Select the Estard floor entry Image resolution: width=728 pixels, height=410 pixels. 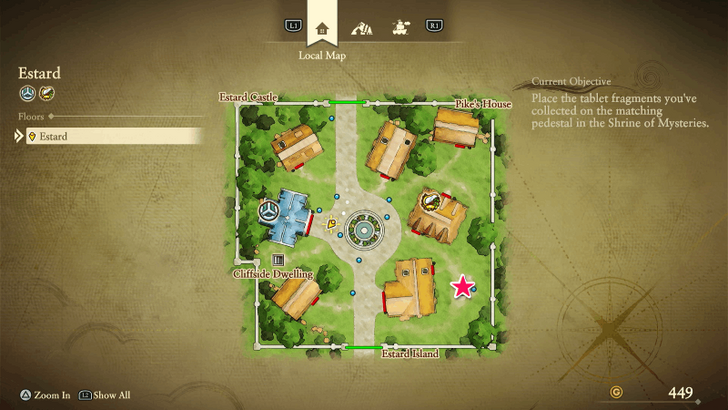(110, 136)
